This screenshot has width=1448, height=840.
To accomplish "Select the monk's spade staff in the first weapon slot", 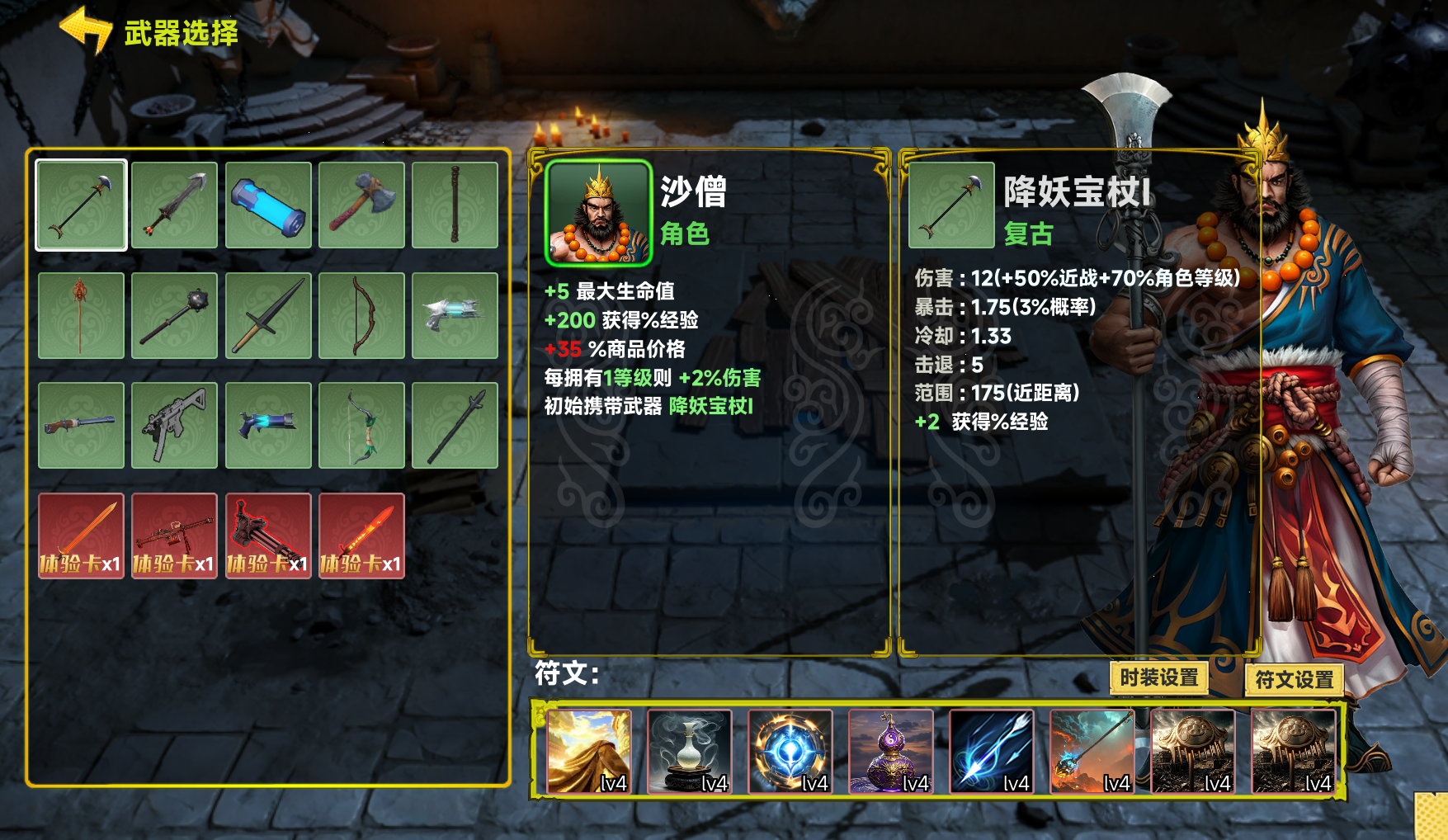I will coord(81,204).
